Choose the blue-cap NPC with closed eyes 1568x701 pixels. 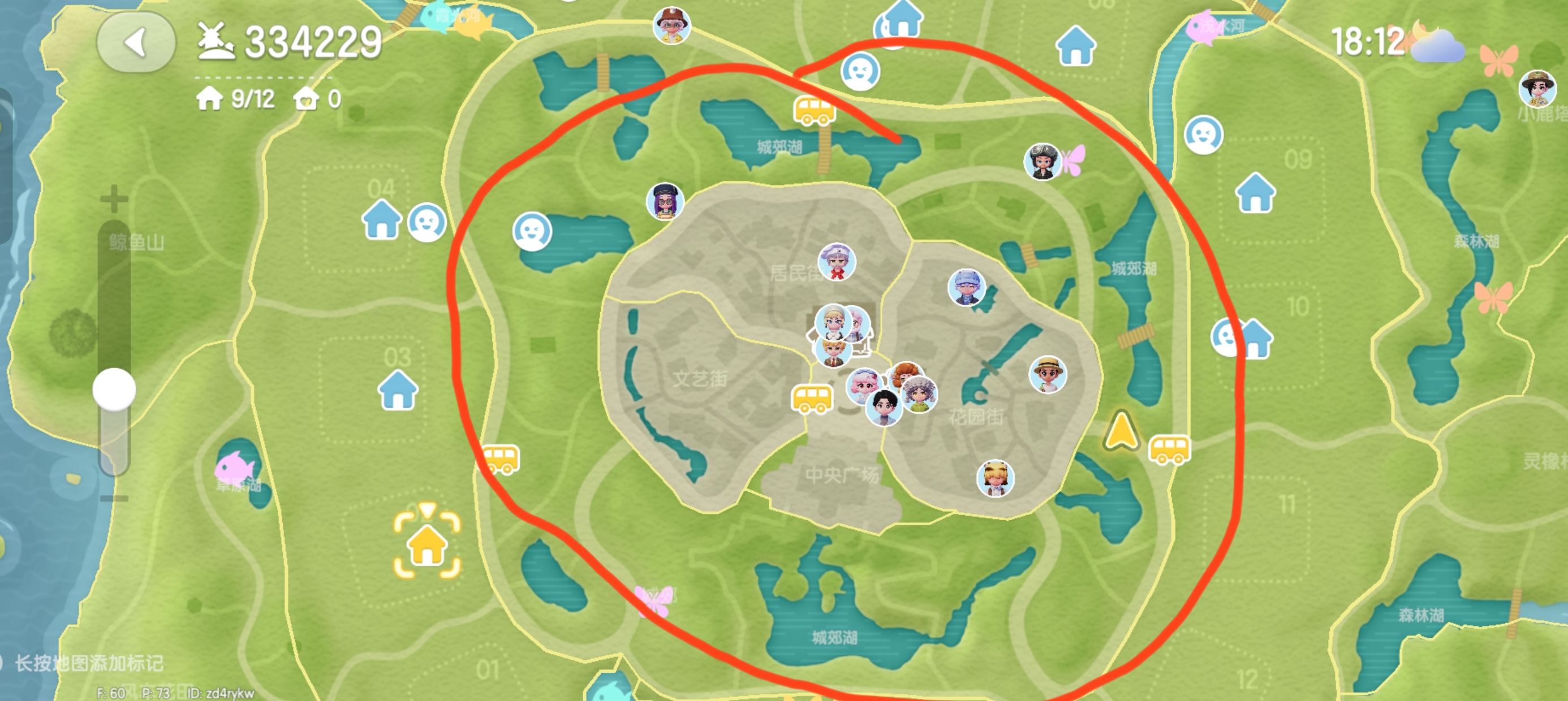(x=966, y=287)
